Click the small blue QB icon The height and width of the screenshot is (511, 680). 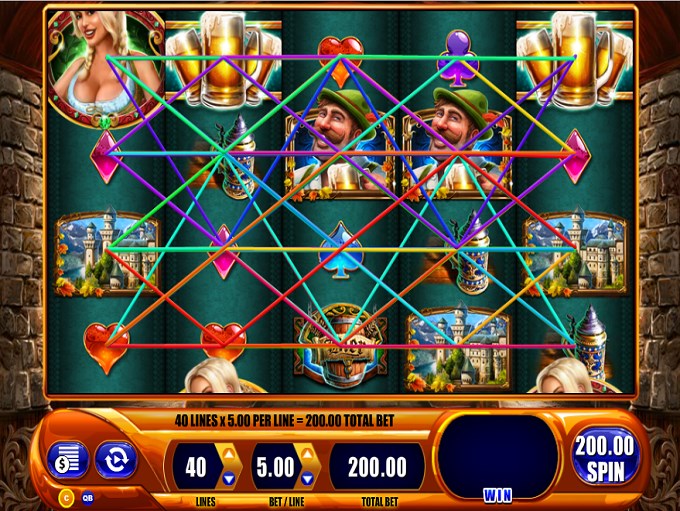click(x=88, y=497)
